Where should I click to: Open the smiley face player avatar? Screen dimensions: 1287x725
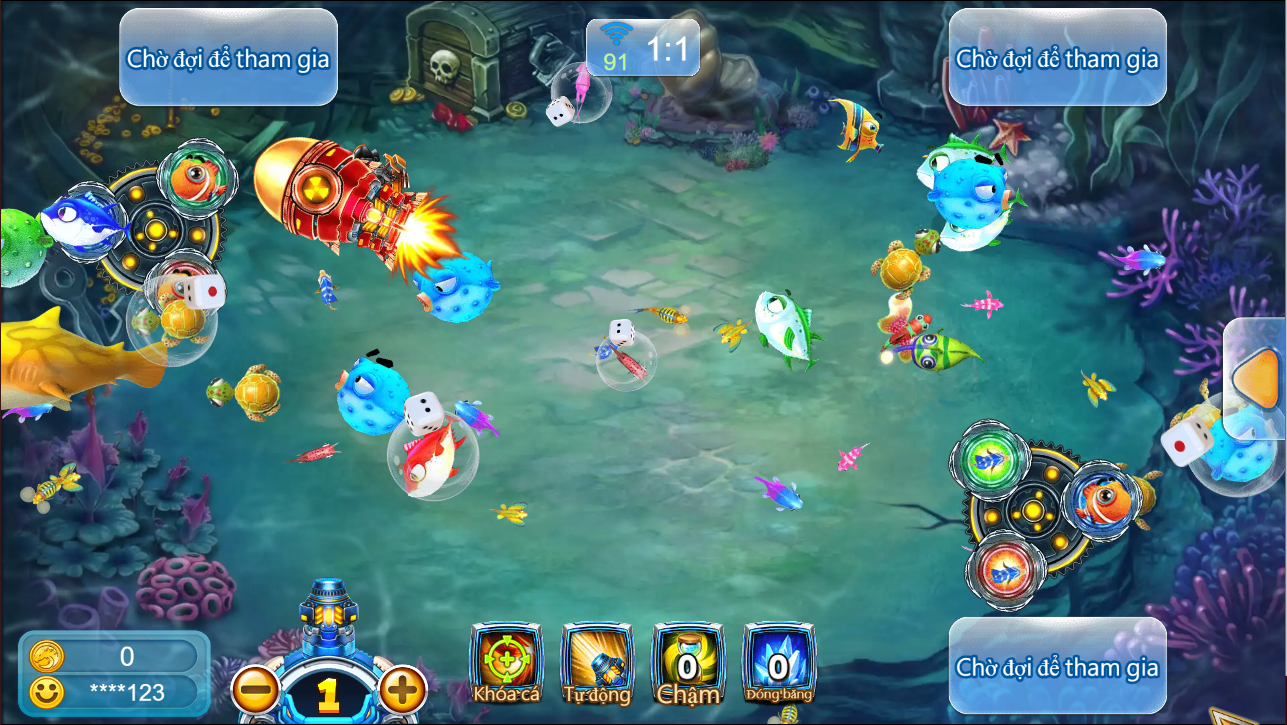pyautogui.click(x=46, y=691)
